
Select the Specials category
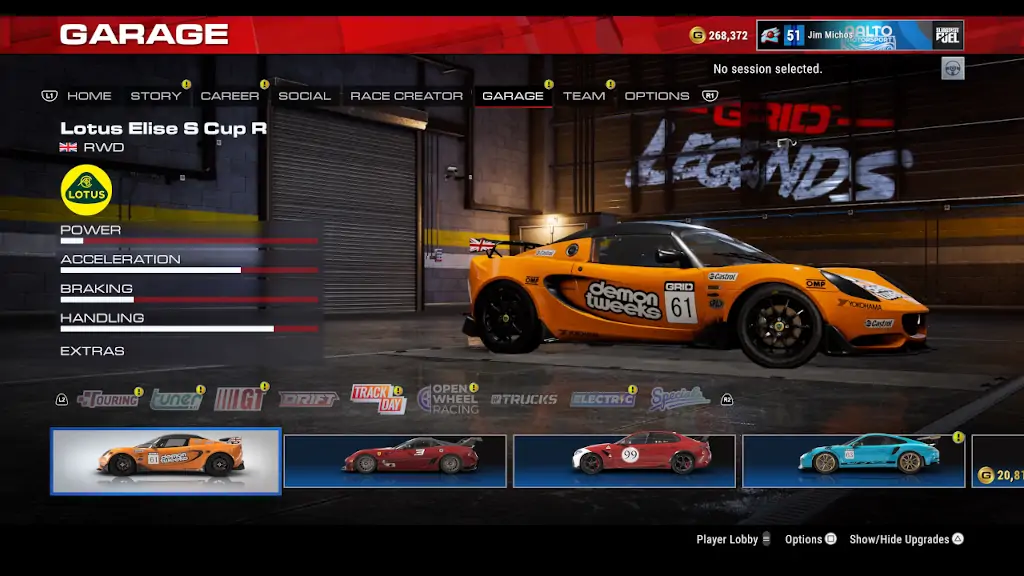point(679,399)
